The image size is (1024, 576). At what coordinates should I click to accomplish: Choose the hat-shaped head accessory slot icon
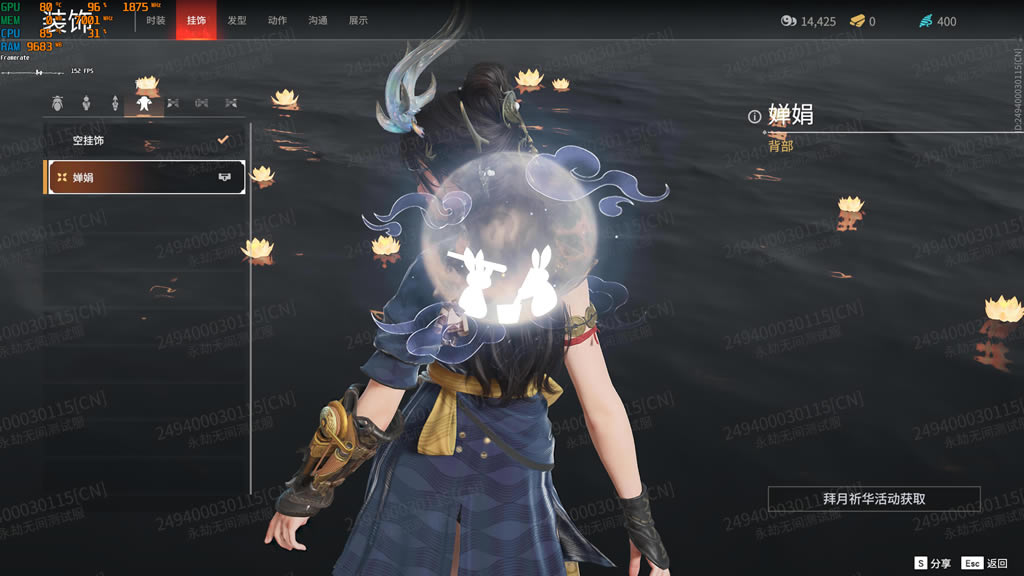[x=57, y=103]
